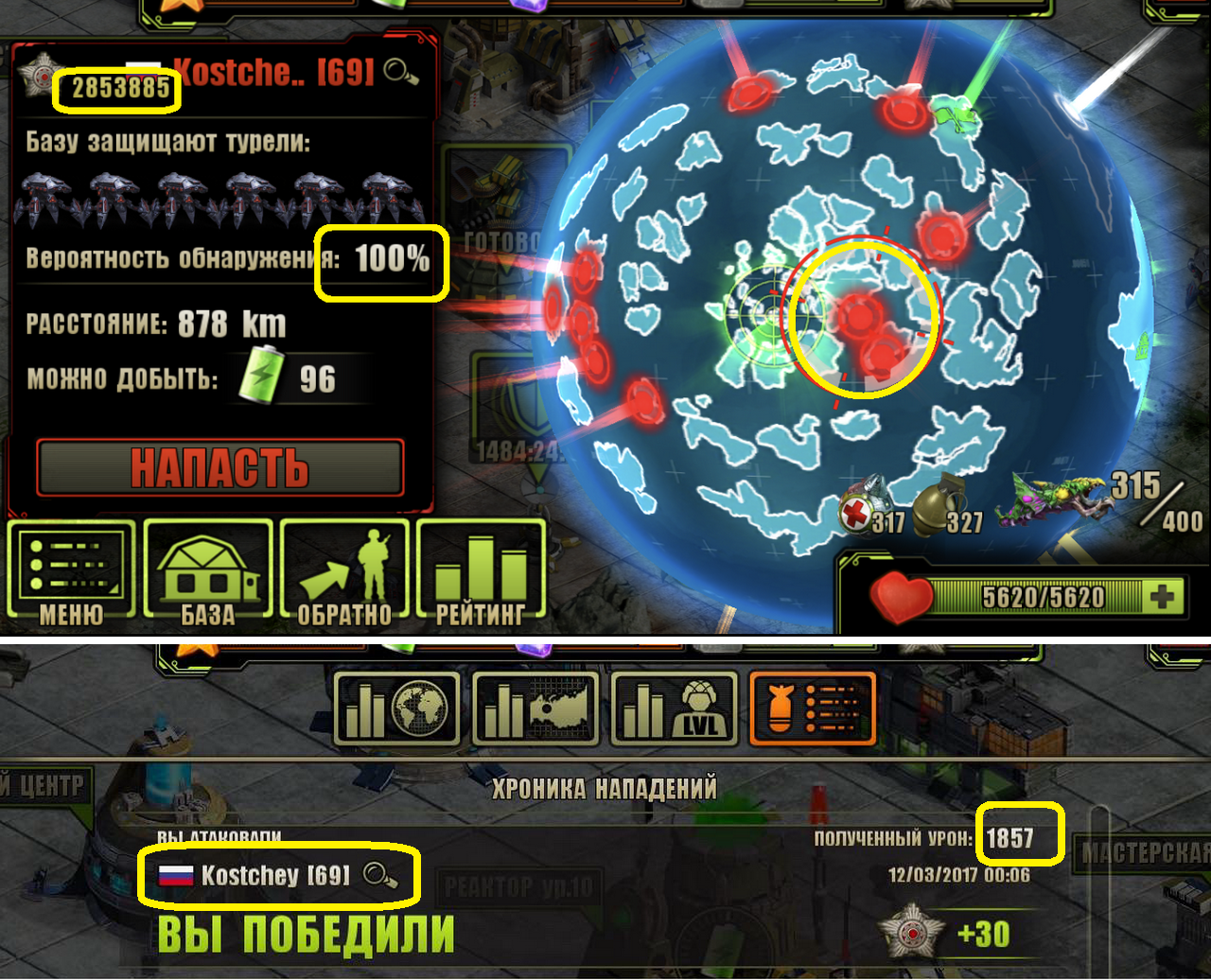Image resolution: width=1211 pixels, height=980 pixels.
Task: Open the bomb list attack chronicle tab
Action: tap(813, 709)
